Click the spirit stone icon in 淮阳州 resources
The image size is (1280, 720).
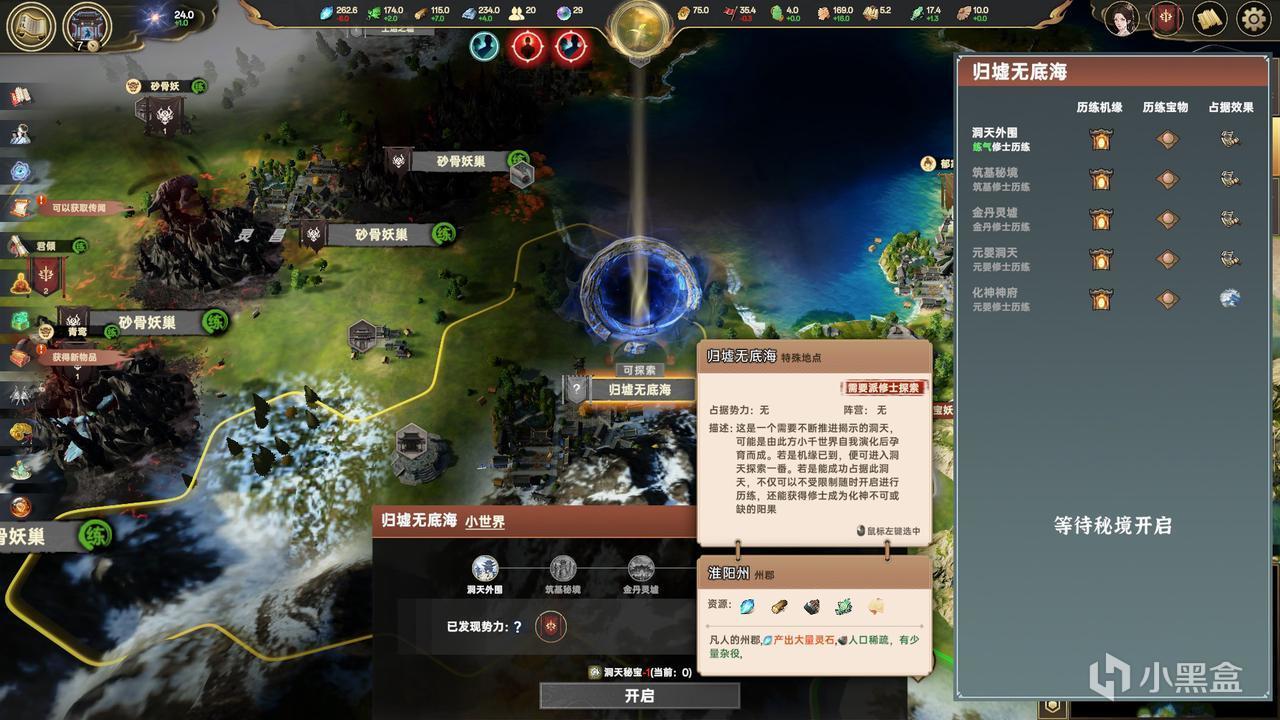pyautogui.click(x=747, y=605)
